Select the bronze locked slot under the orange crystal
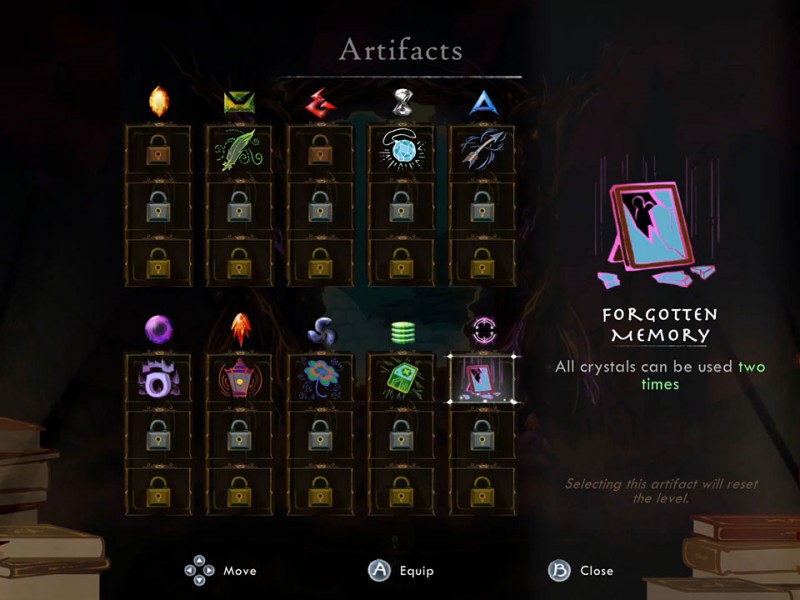Viewport: 800px width, 600px height. [x=158, y=150]
